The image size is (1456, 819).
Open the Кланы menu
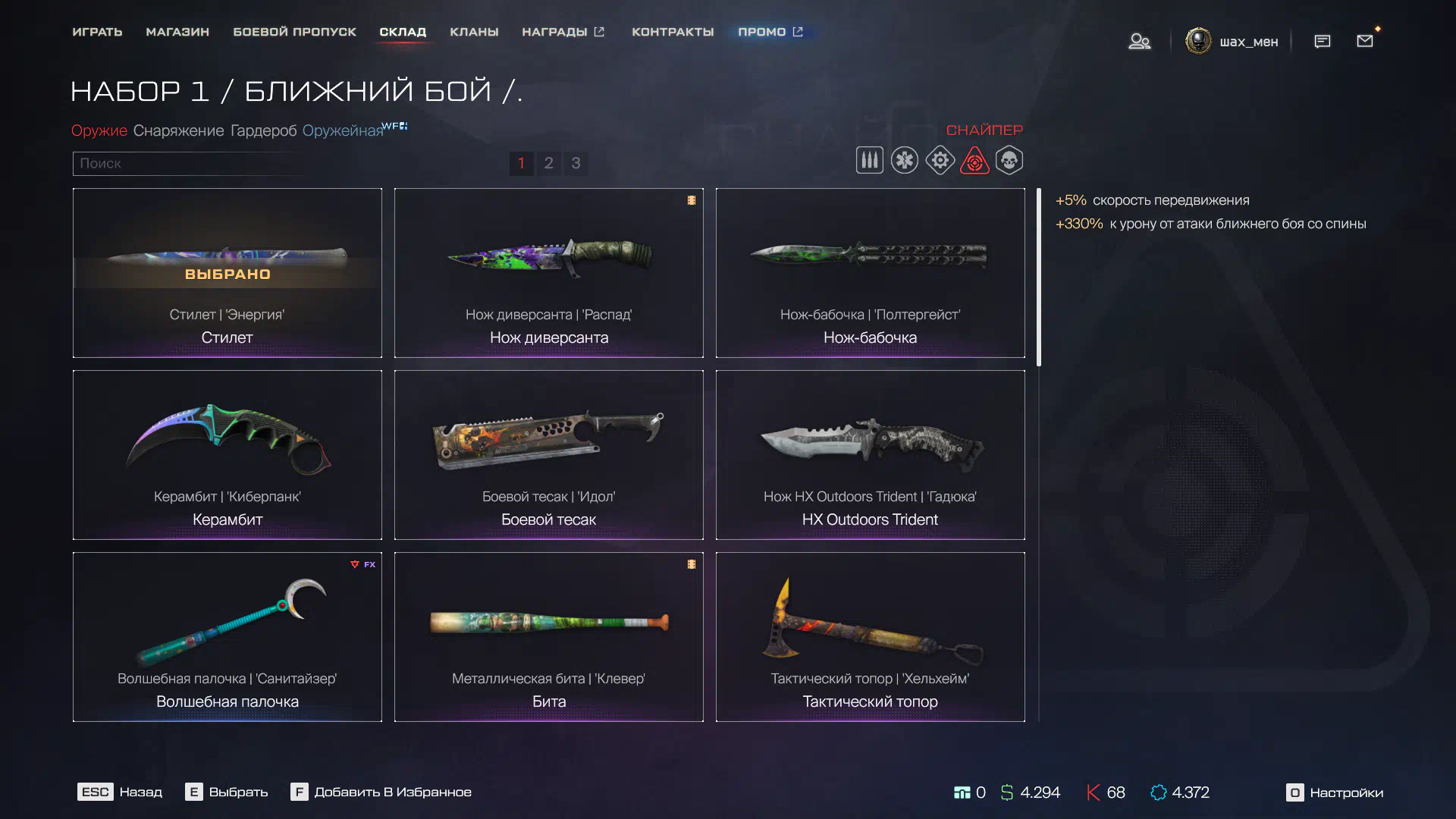pyautogui.click(x=474, y=32)
